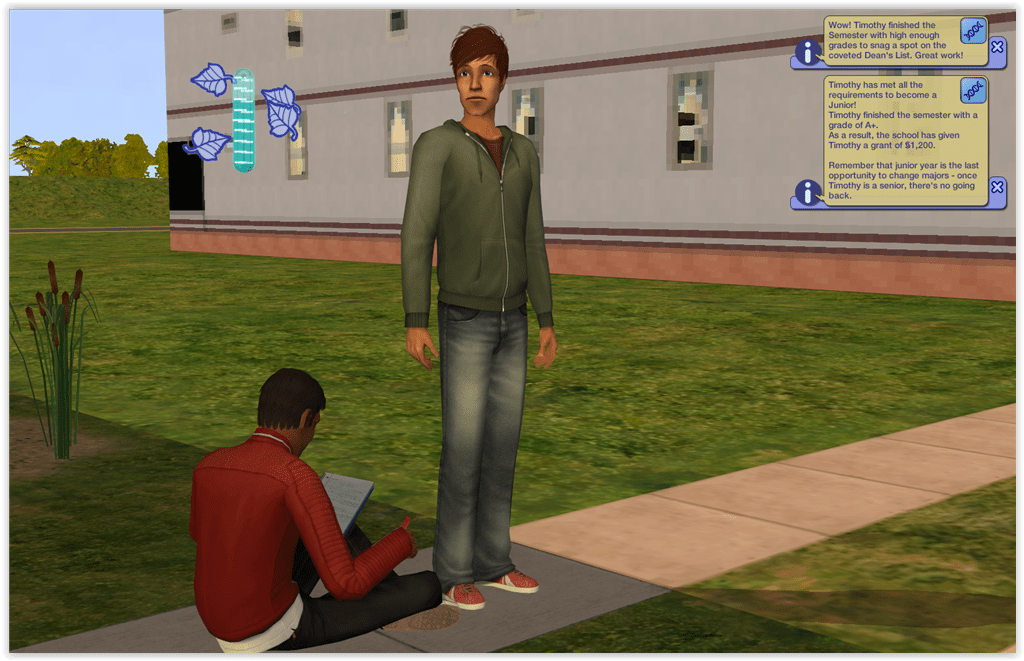Click the DNA icon on Dean's List message
Viewport: 1024px width, 661px height.
click(972, 30)
